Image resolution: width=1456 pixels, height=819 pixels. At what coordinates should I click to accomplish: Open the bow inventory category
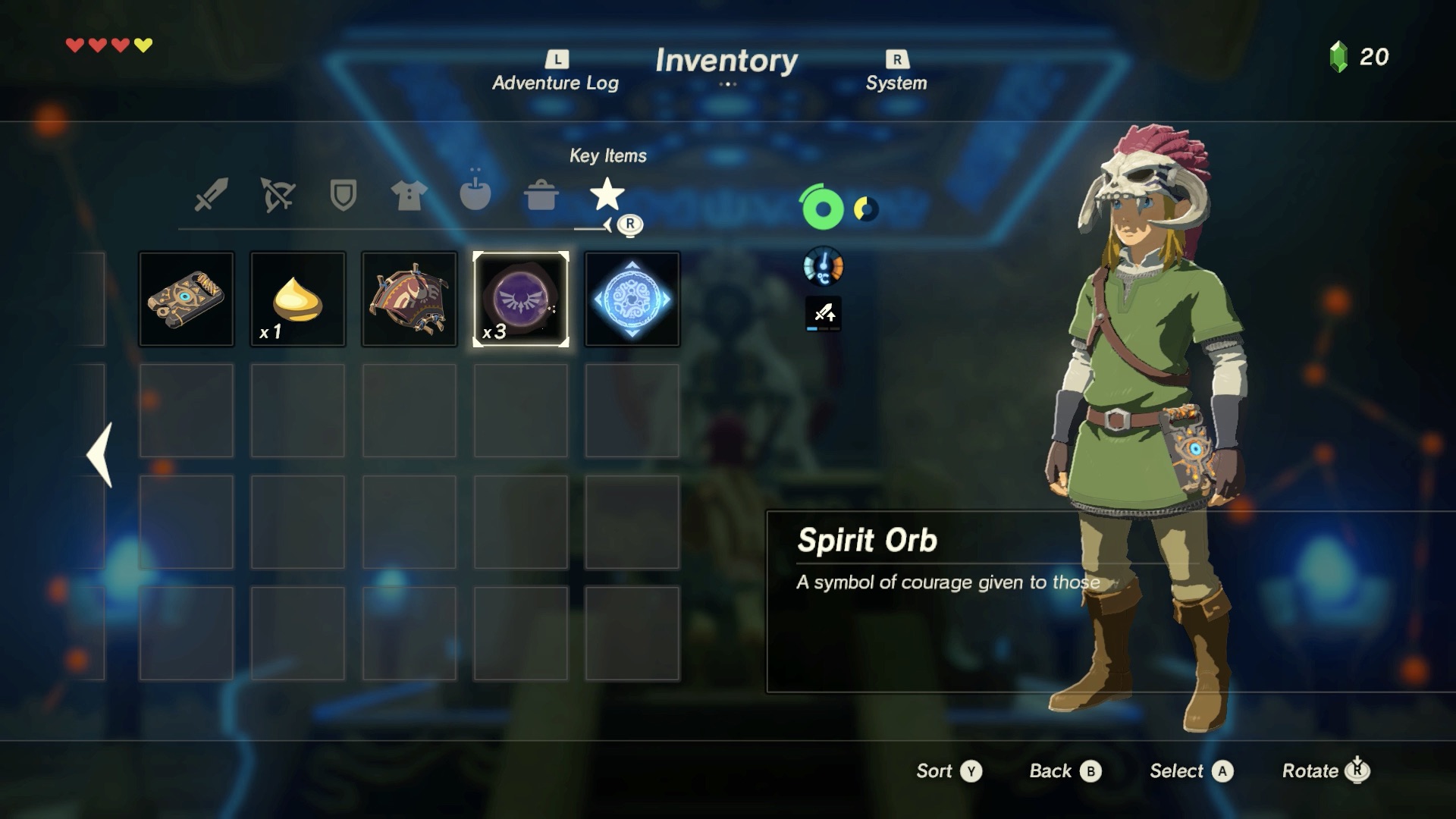276,196
